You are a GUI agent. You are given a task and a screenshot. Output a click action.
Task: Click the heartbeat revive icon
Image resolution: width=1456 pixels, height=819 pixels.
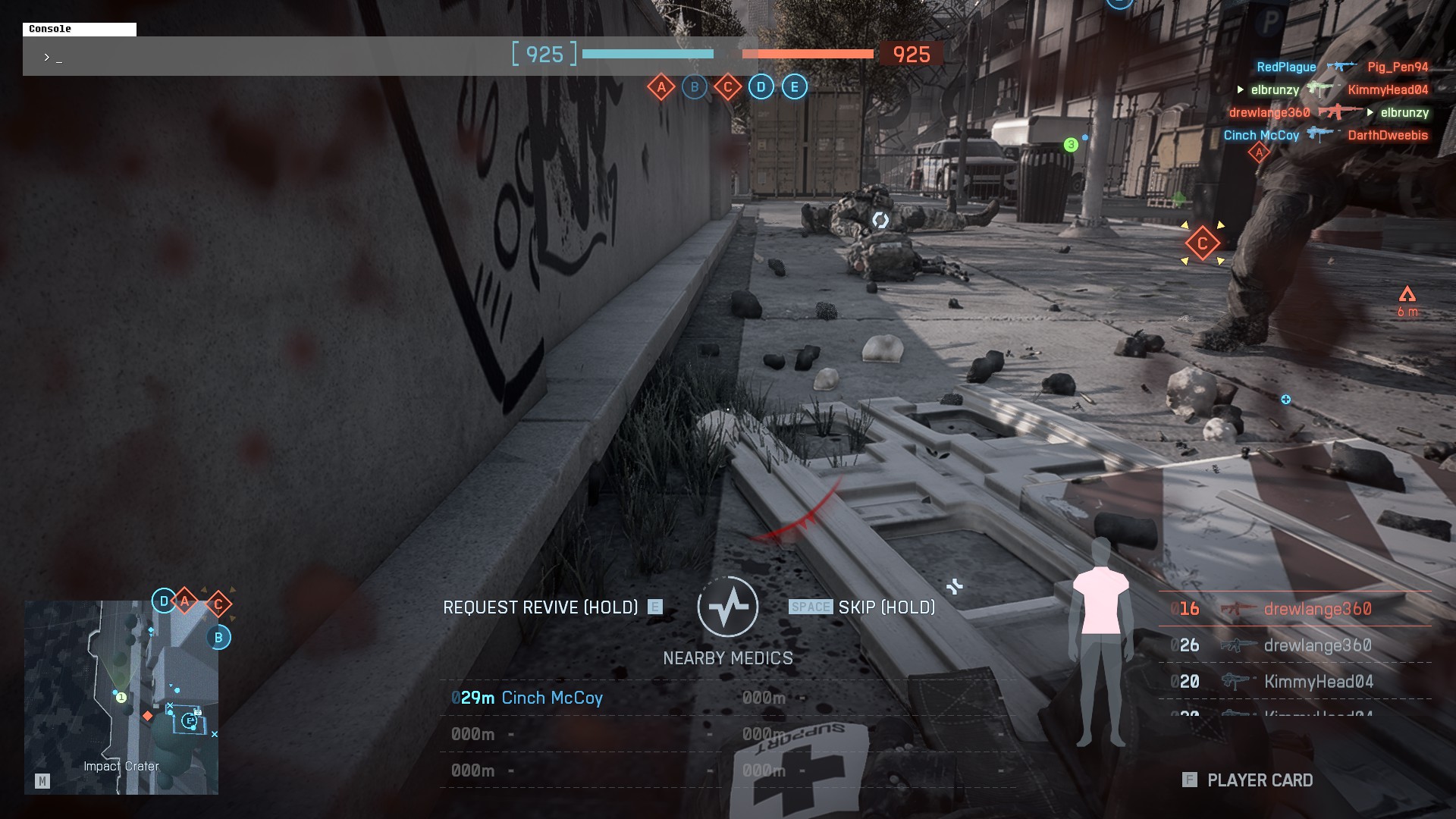[728, 607]
